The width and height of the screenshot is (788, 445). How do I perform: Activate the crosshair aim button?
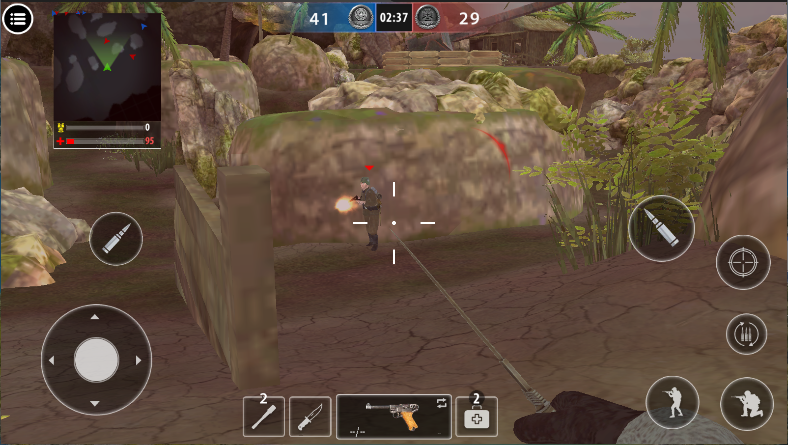(x=742, y=262)
